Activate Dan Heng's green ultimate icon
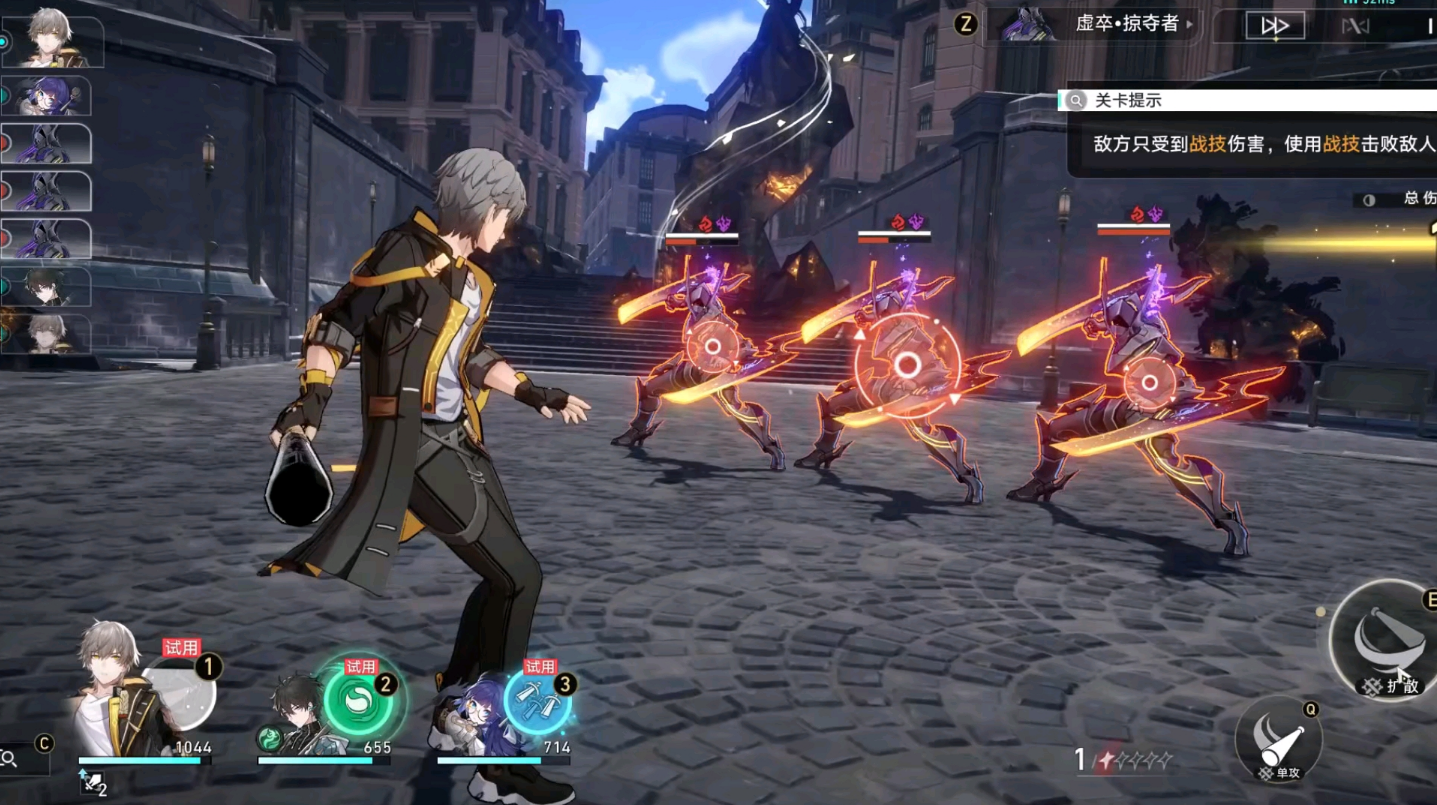Screen dimensions: 1437x805 [358, 699]
